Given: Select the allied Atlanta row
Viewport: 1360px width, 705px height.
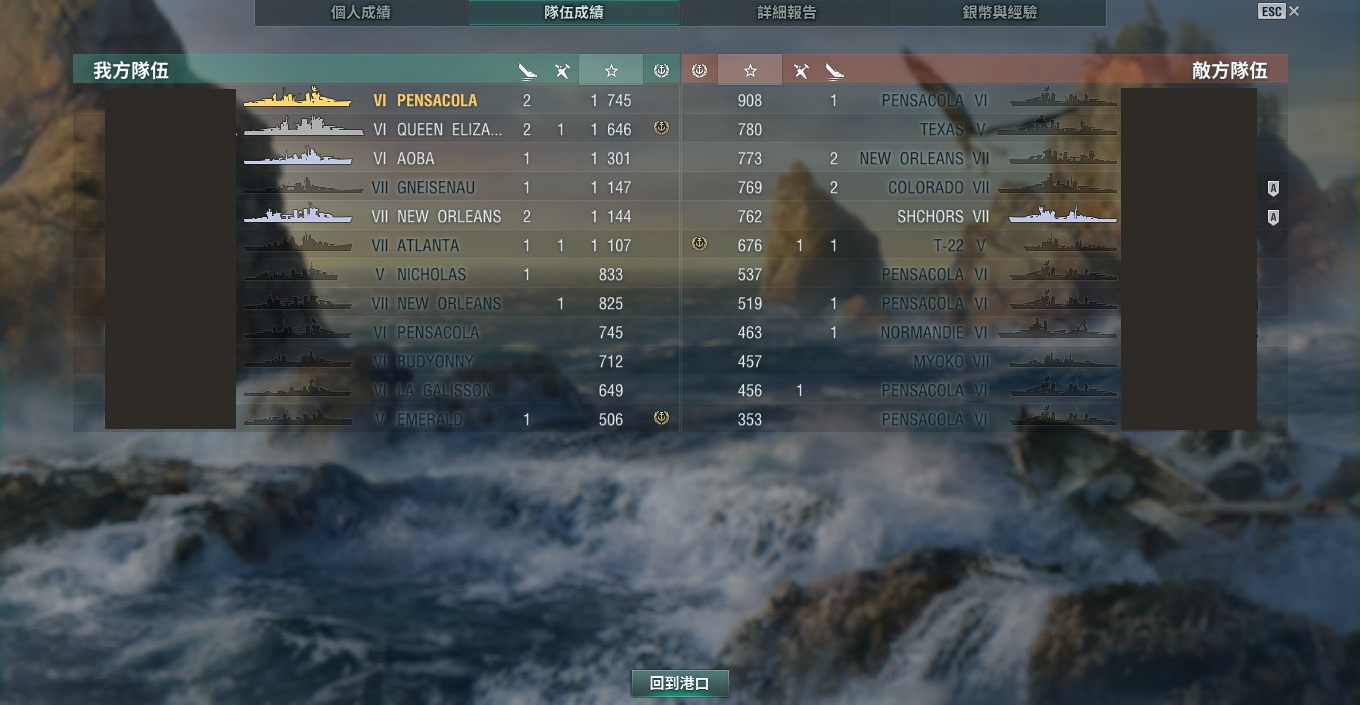Looking at the screenshot, I should click(x=427, y=245).
